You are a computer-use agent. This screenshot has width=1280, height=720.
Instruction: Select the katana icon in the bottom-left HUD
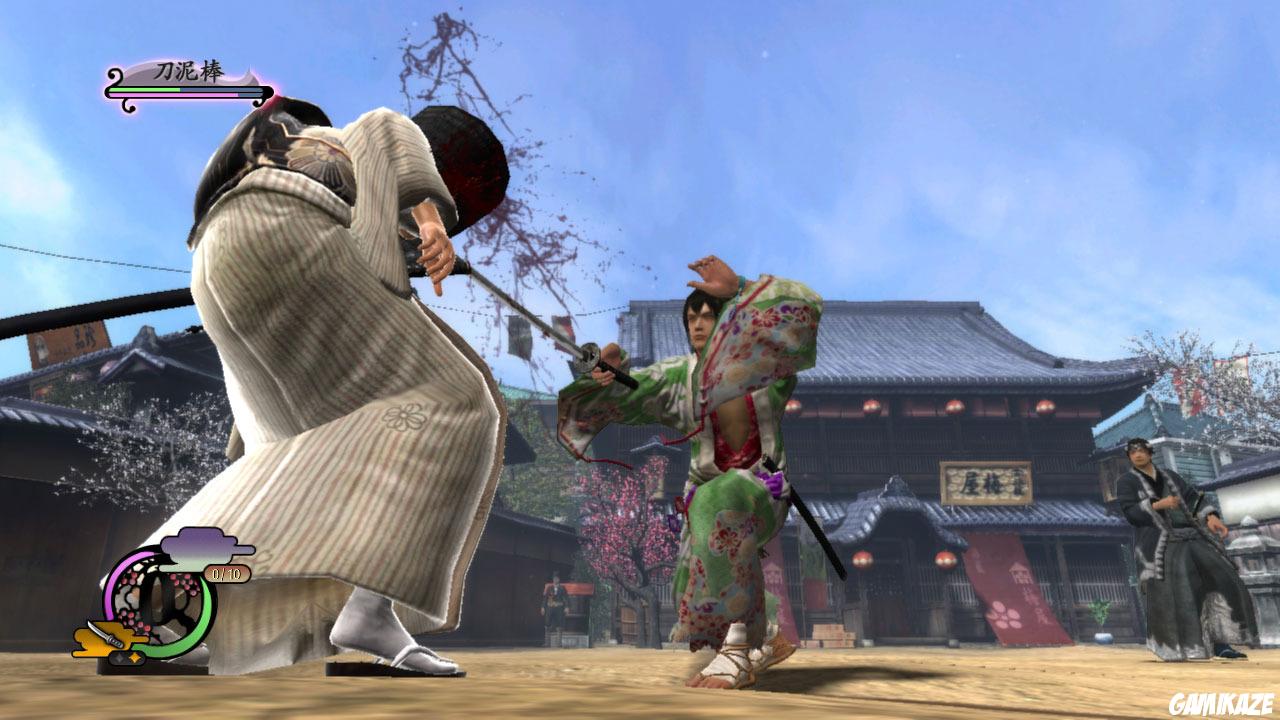coord(103,635)
